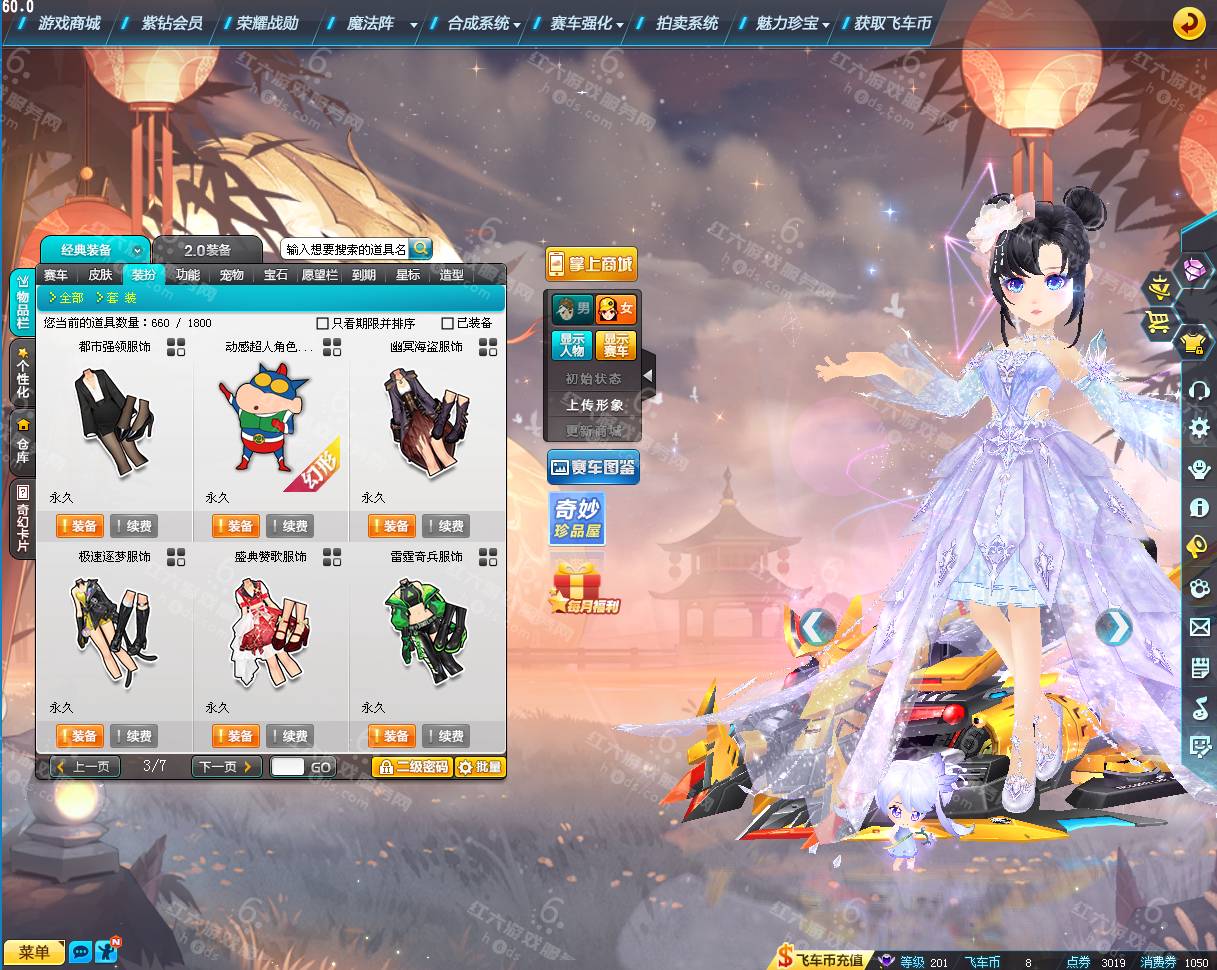Click the 批量 batch button
Viewport: 1217px width, 970px height.
pyautogui.click(x=480, y=767)
